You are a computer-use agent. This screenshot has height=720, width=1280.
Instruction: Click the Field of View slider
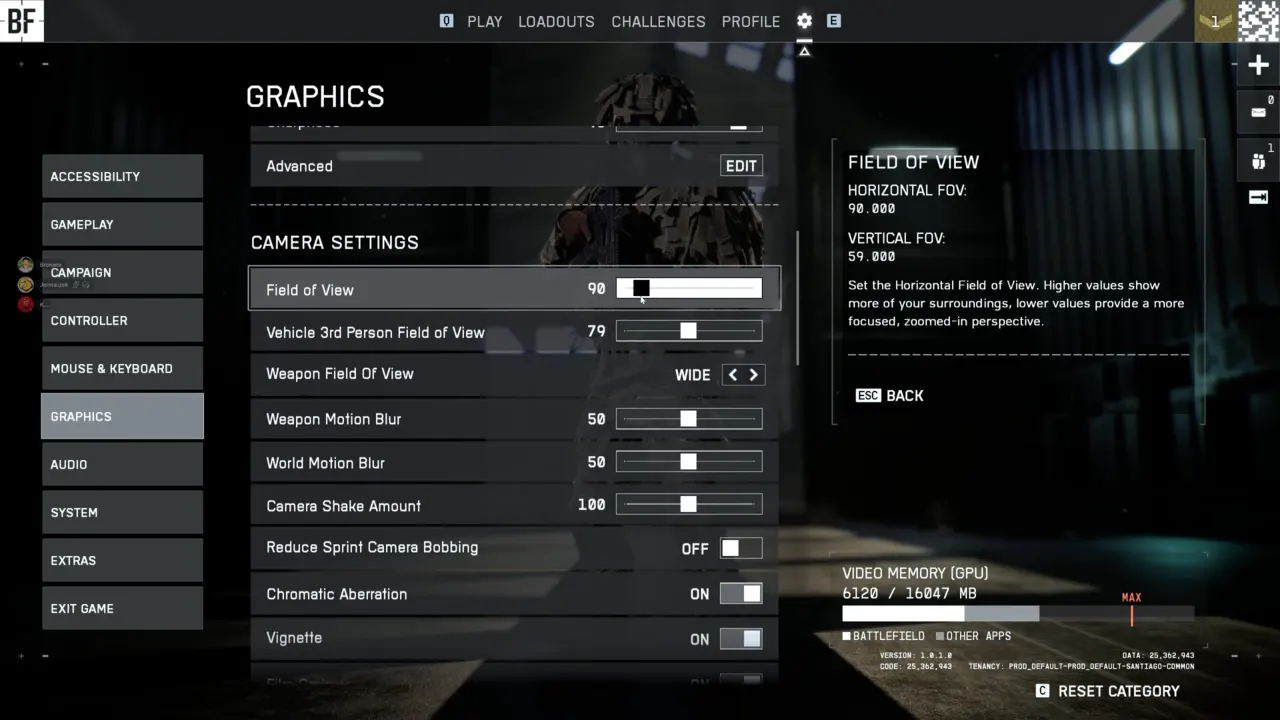[x=689, y=289]
